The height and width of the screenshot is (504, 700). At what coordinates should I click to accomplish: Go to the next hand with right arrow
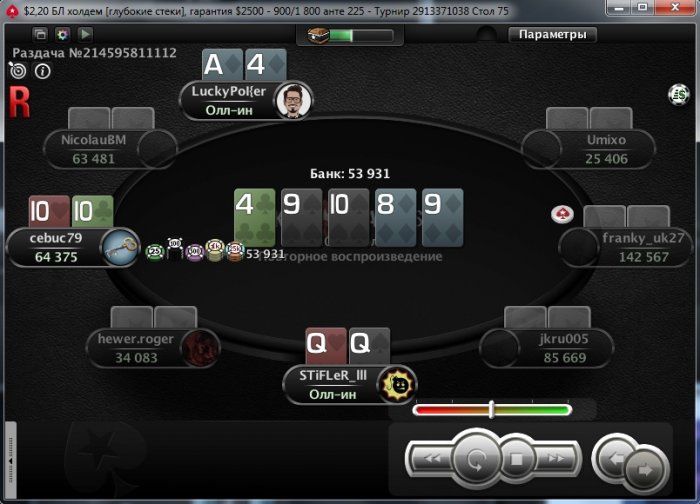(646, 467)
